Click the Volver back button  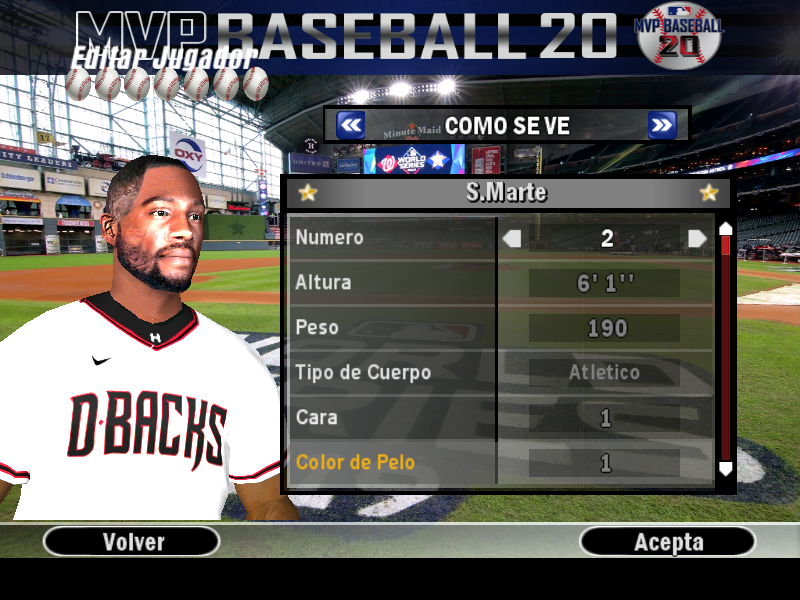(132, 541)
